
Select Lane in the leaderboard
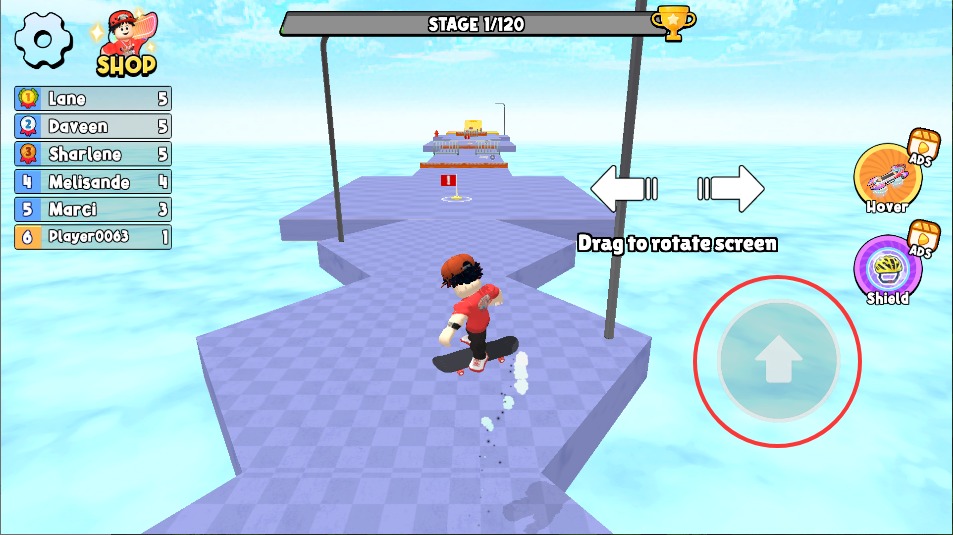pyautogui.click(x=92, y=98)
